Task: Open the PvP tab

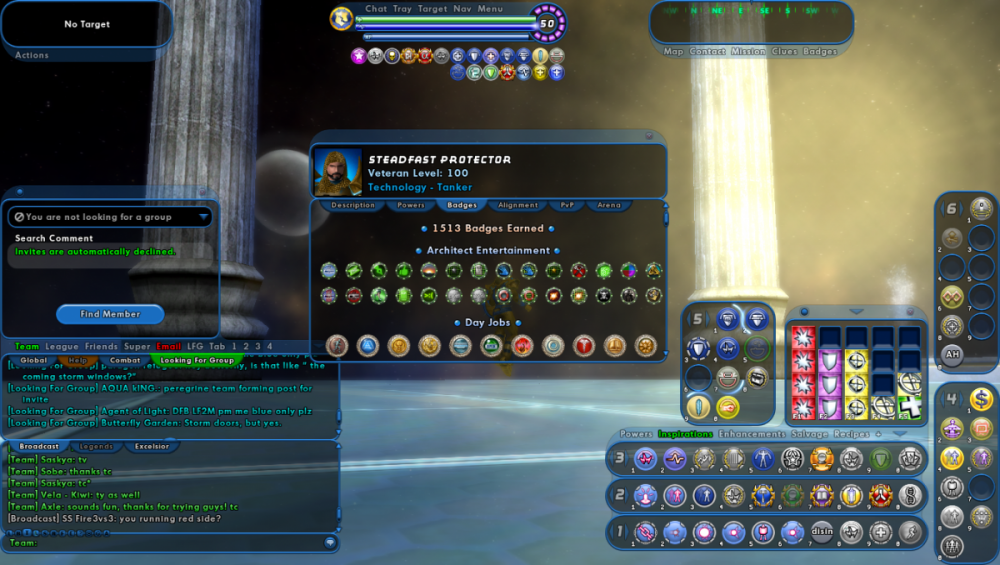Action: click(x=567, y=205)
